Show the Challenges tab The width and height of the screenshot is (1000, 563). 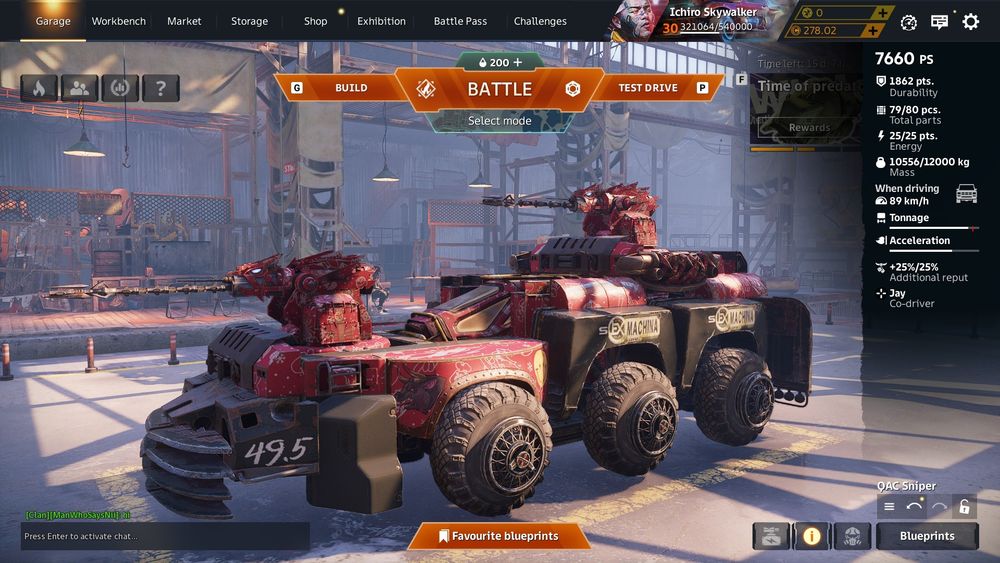click(x=540, y=21)
